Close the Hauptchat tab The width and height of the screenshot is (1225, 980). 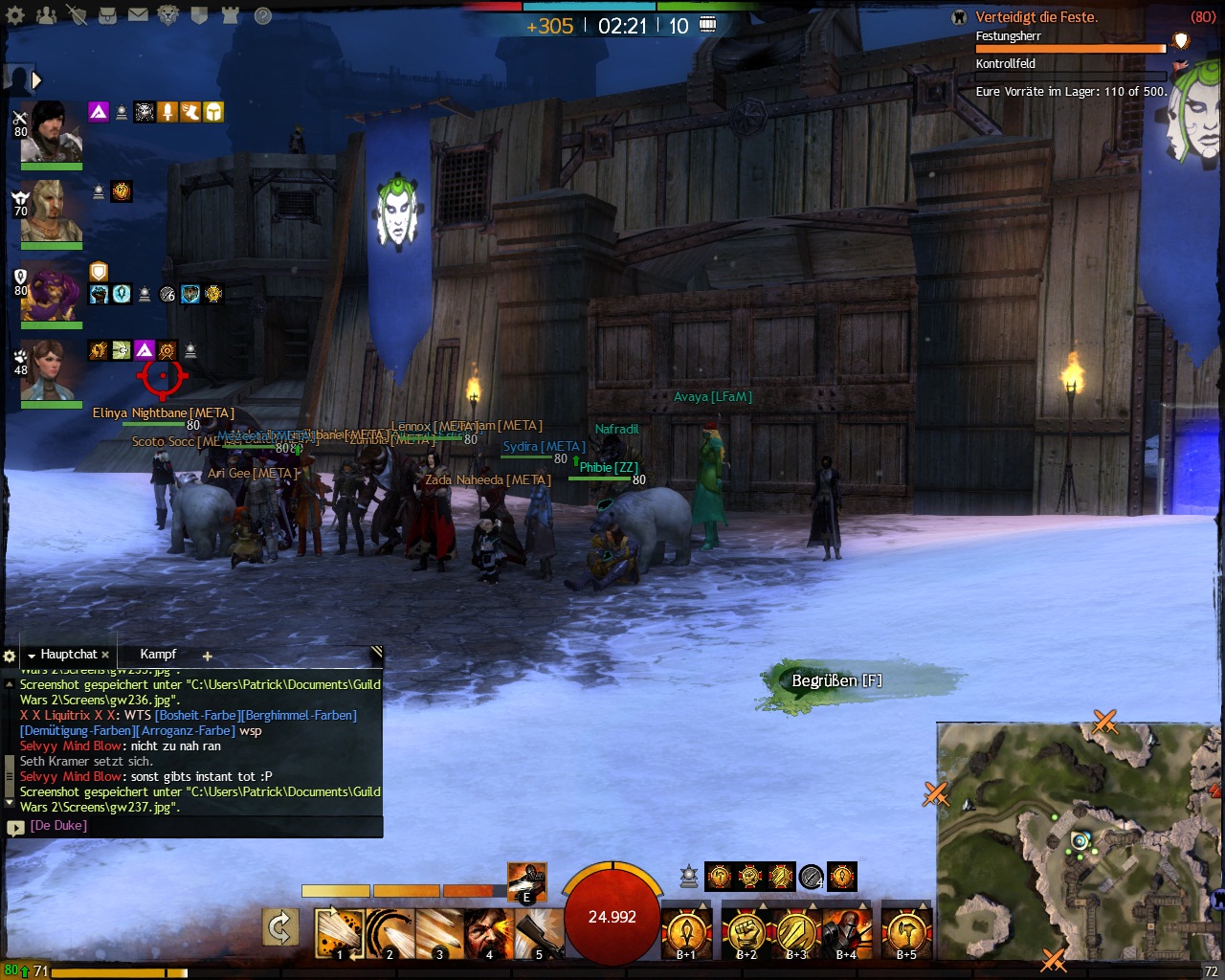tap(105, 656)
